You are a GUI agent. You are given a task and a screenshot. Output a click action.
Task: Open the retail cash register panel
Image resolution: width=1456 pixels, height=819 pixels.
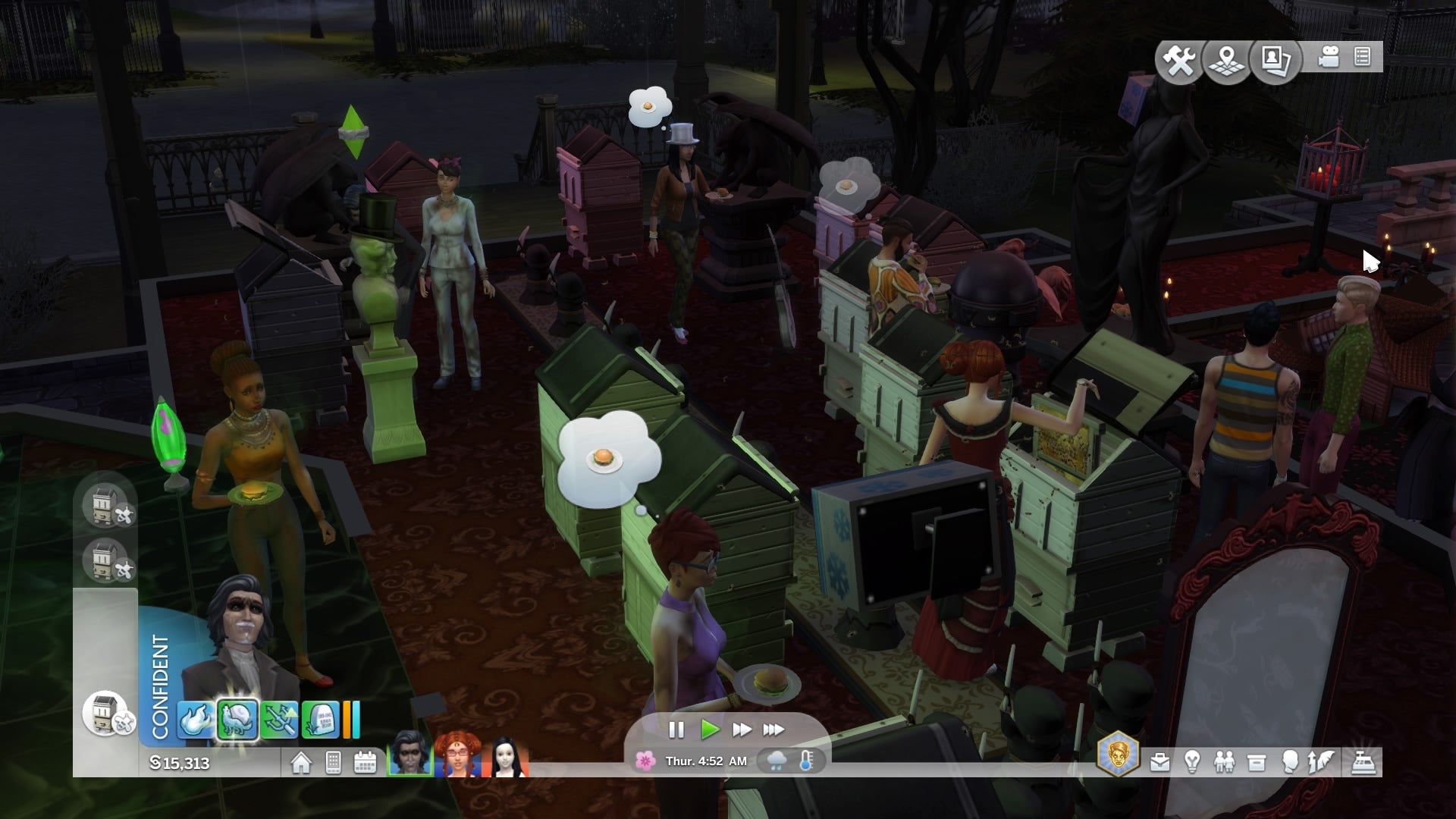pyautogui.click(x=1363, y=762)
